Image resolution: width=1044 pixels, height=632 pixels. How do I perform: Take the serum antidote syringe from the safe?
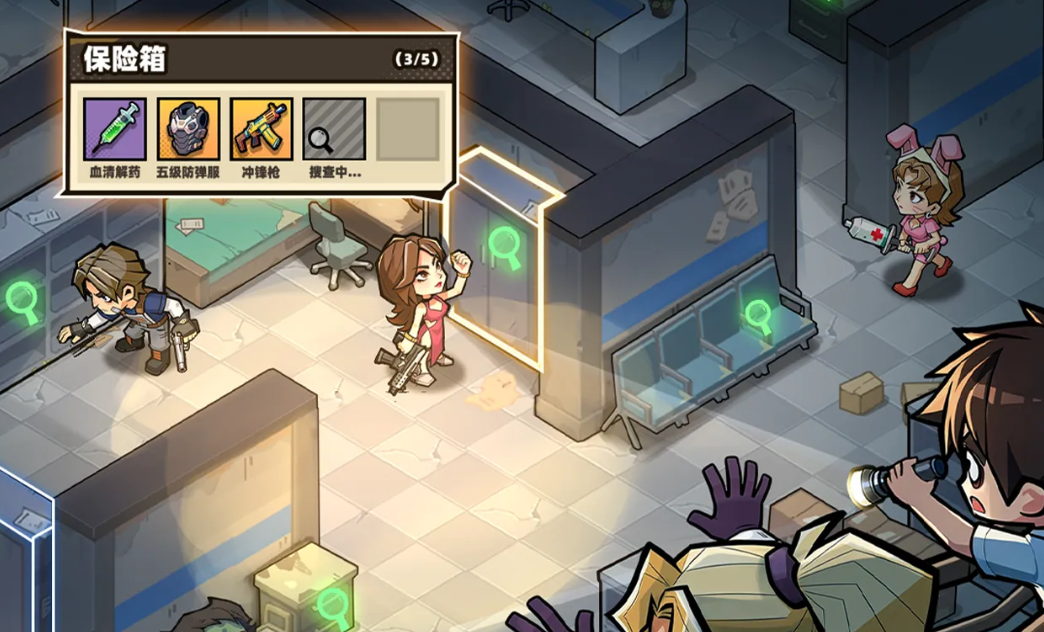115,129
